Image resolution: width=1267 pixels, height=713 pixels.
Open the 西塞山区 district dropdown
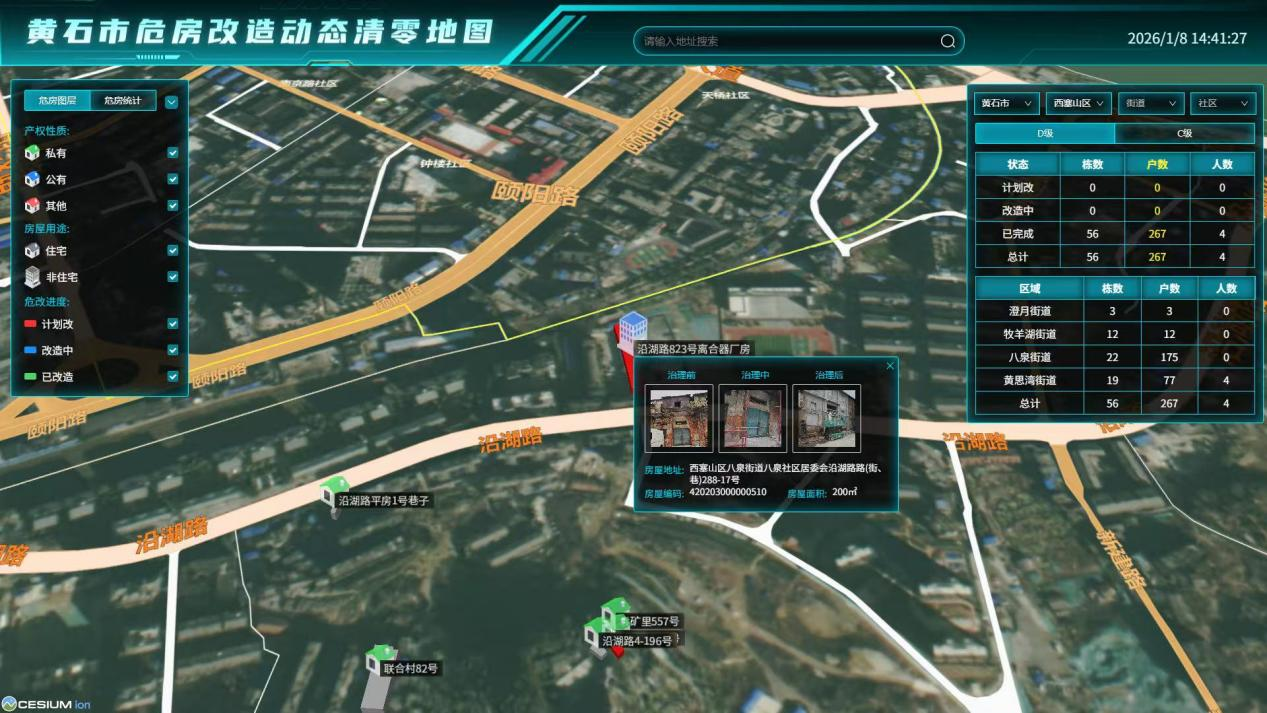click(1079, 103)
